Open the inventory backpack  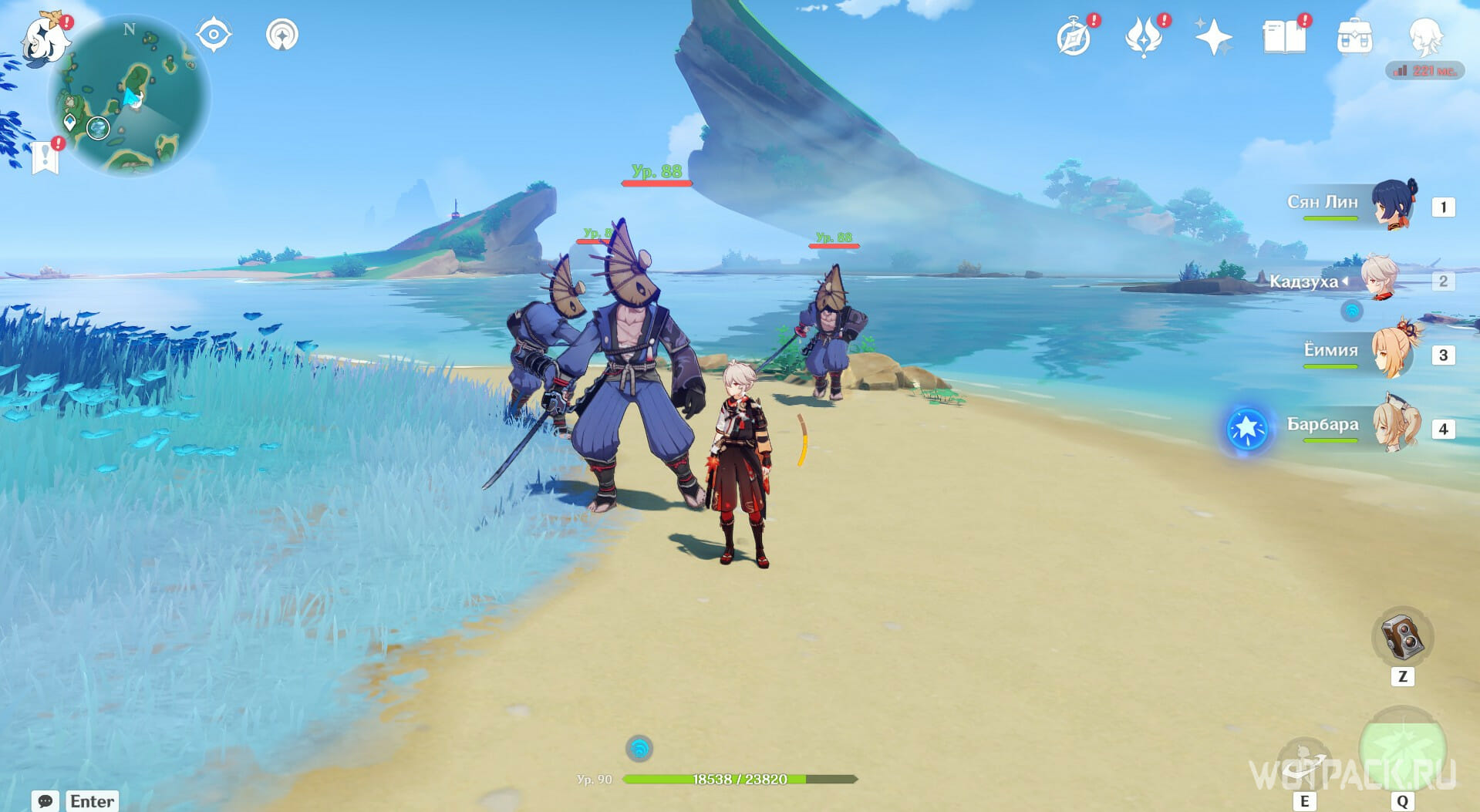coord(1354,37)
